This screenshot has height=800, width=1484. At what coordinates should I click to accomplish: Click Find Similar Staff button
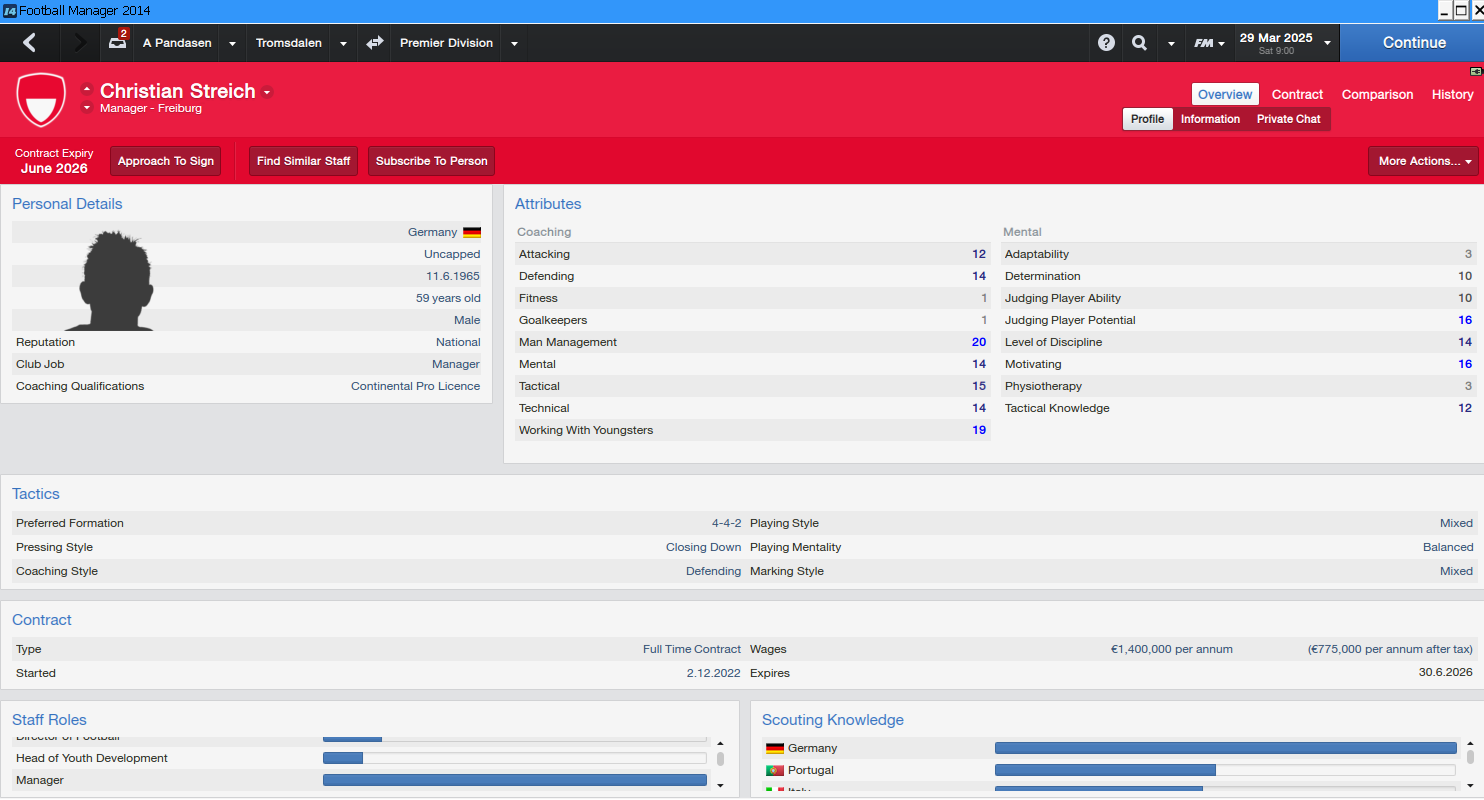click(x=303, y=161)
